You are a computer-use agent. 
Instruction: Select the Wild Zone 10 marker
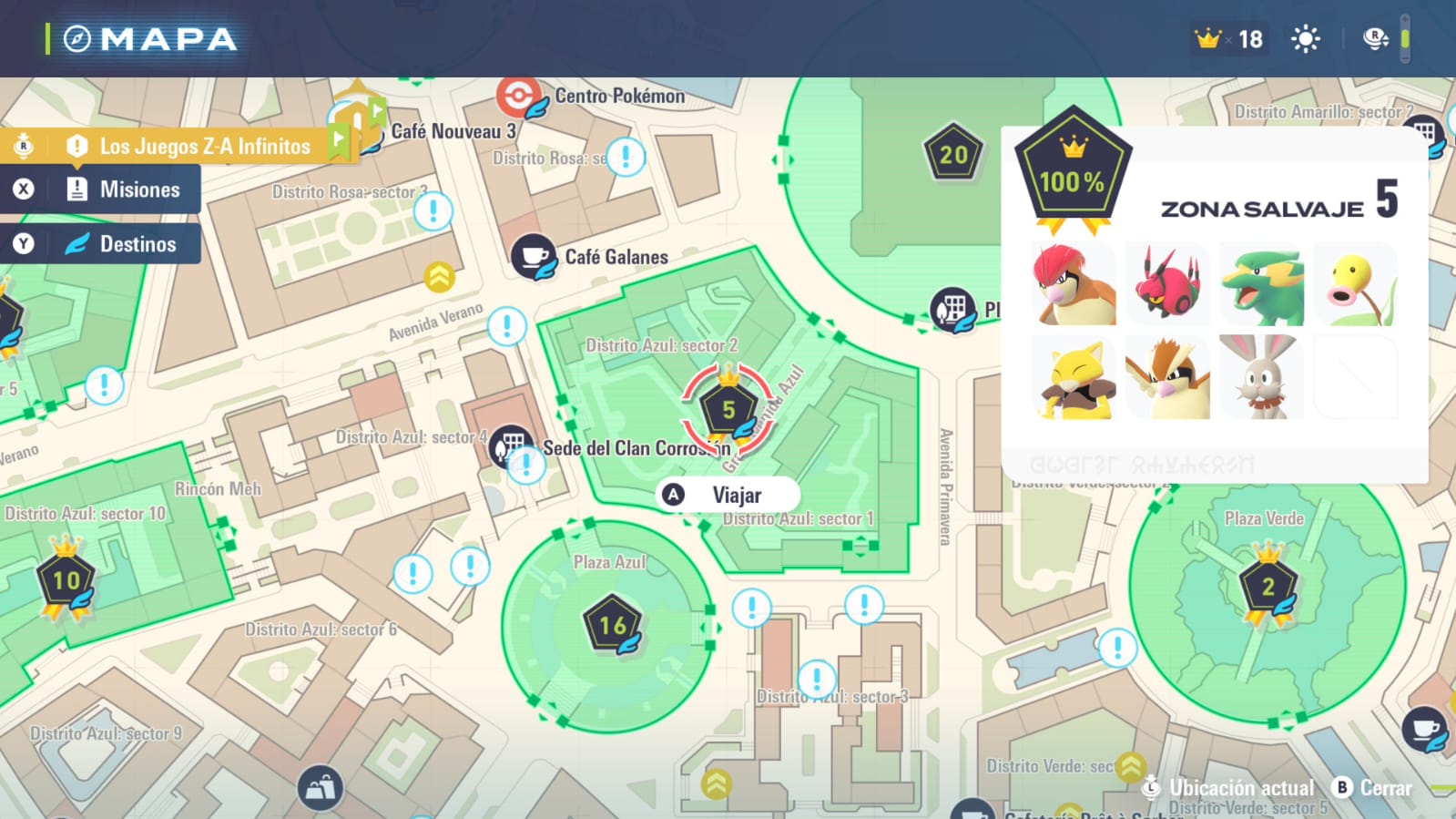pos(66,580)
